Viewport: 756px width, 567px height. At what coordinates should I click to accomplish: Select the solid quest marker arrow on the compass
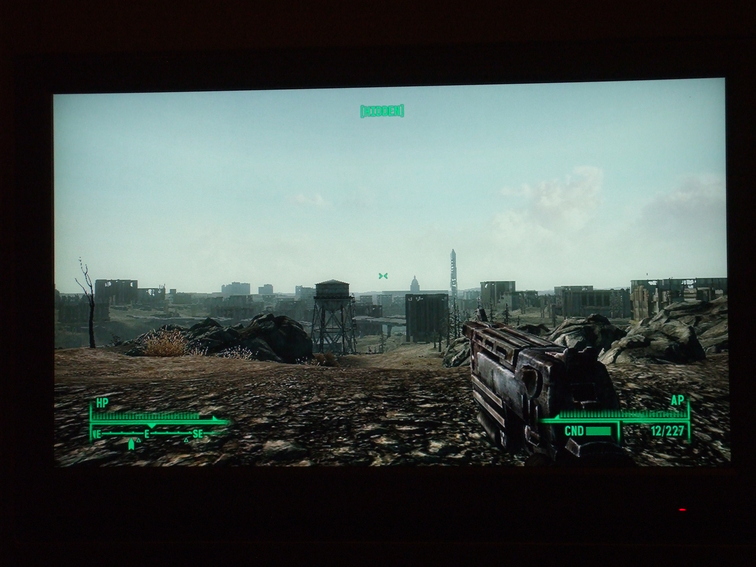pos(131,444)
